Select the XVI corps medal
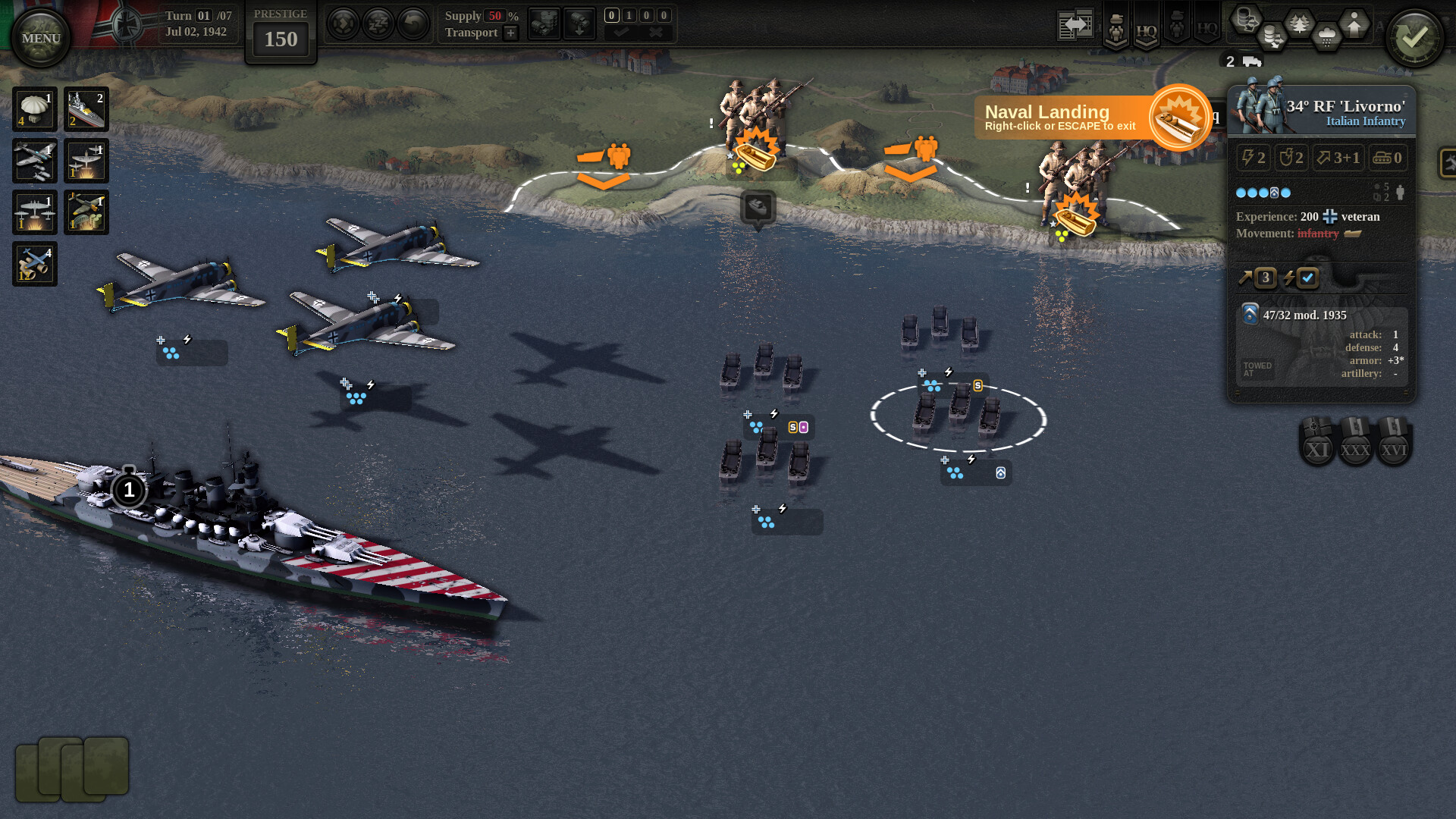1456x819 pixels. point(1393,441)
